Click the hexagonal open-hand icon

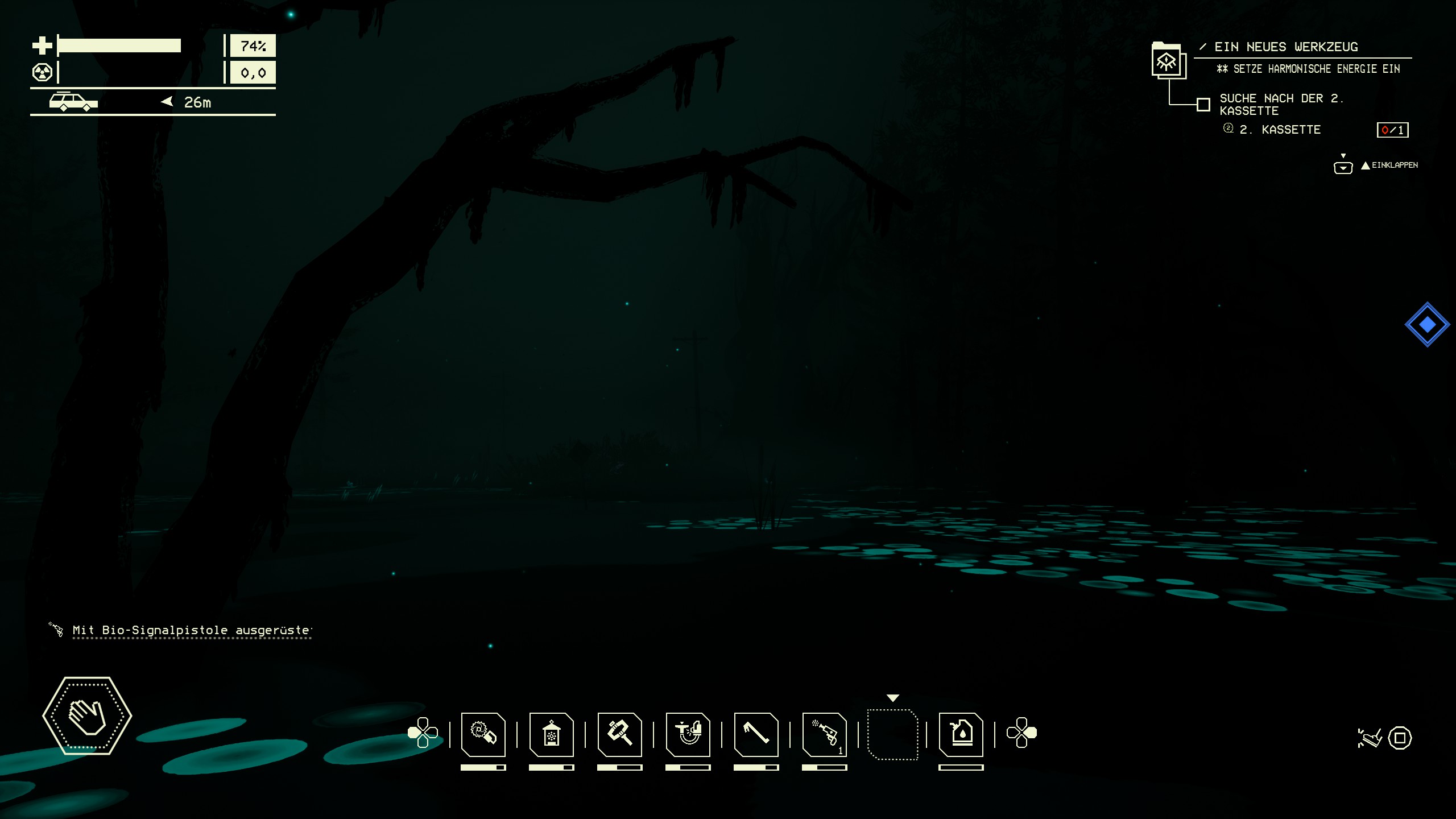pos(87,715)
